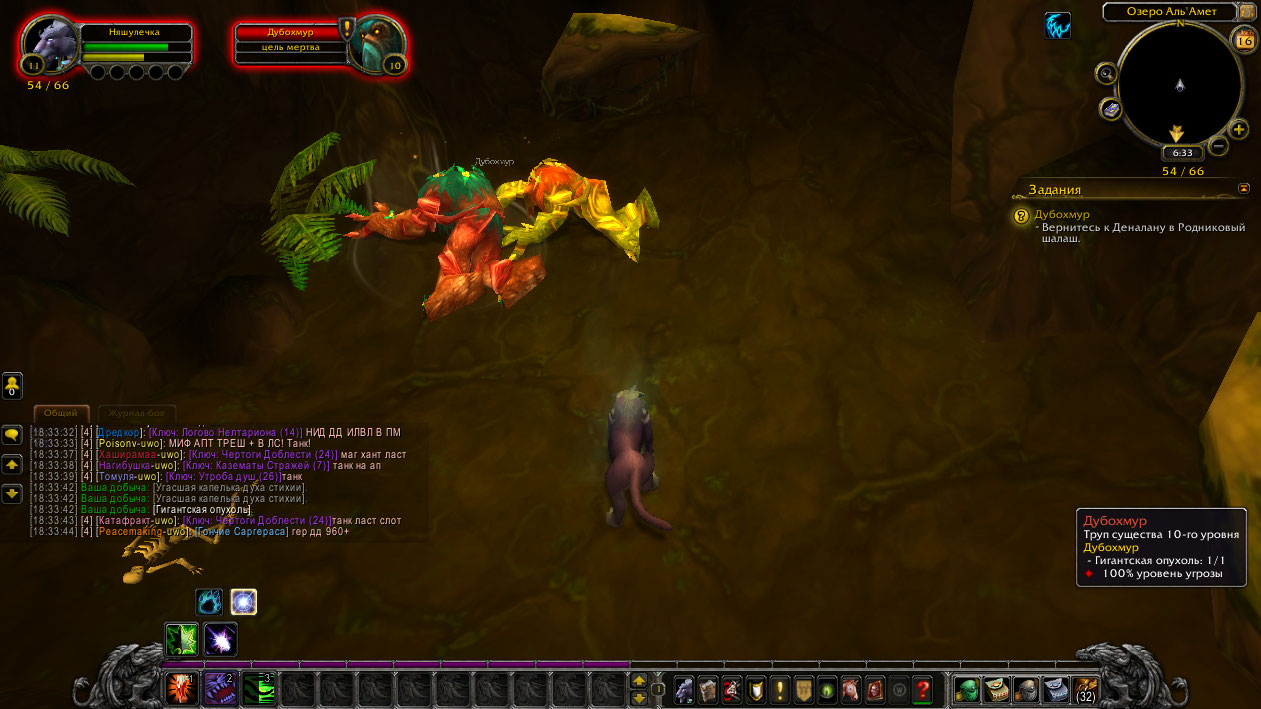Image resolution: width=1261 pixels, height=709 pixels.
Task: Open the chat speech bubble menu button
Action: [x=12, y=435]
